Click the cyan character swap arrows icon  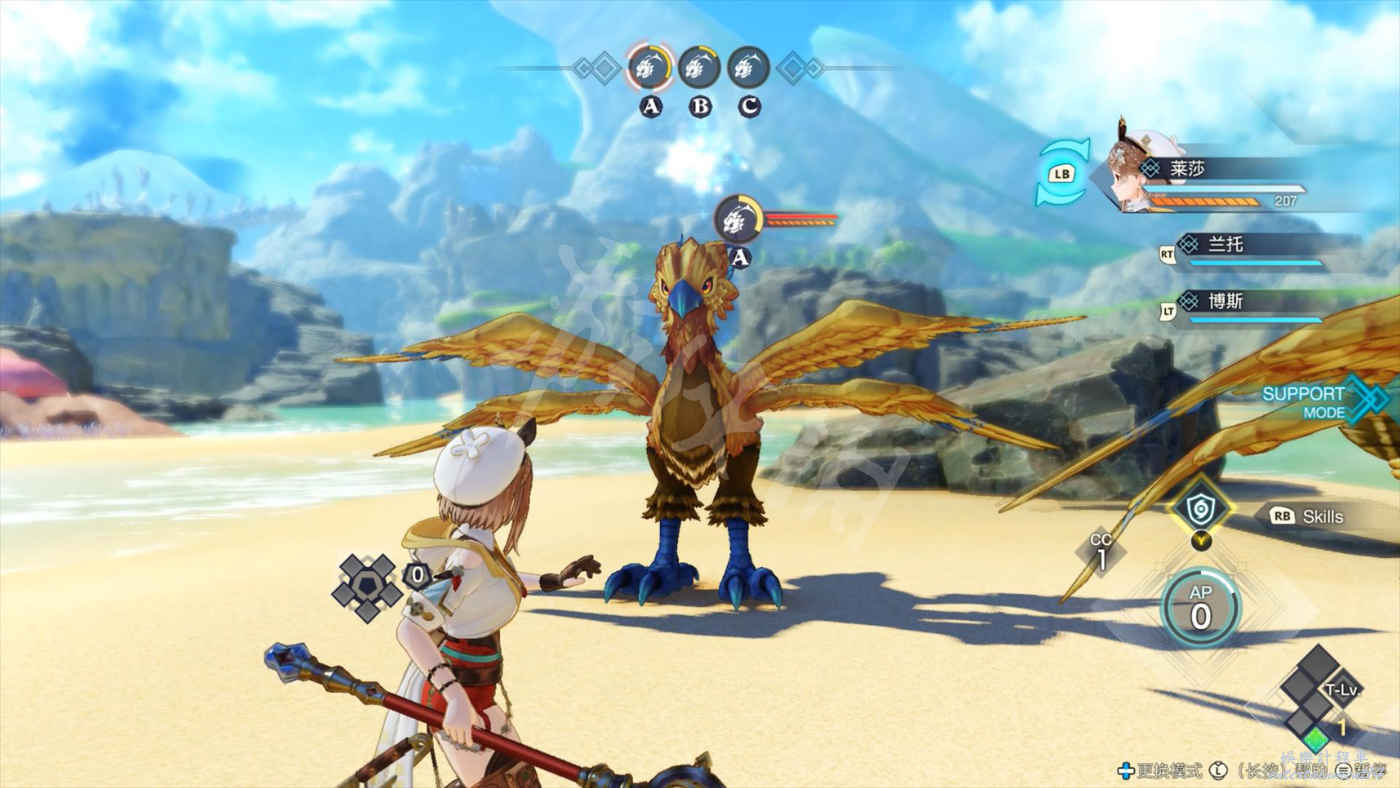click(x=1062, y=172)
